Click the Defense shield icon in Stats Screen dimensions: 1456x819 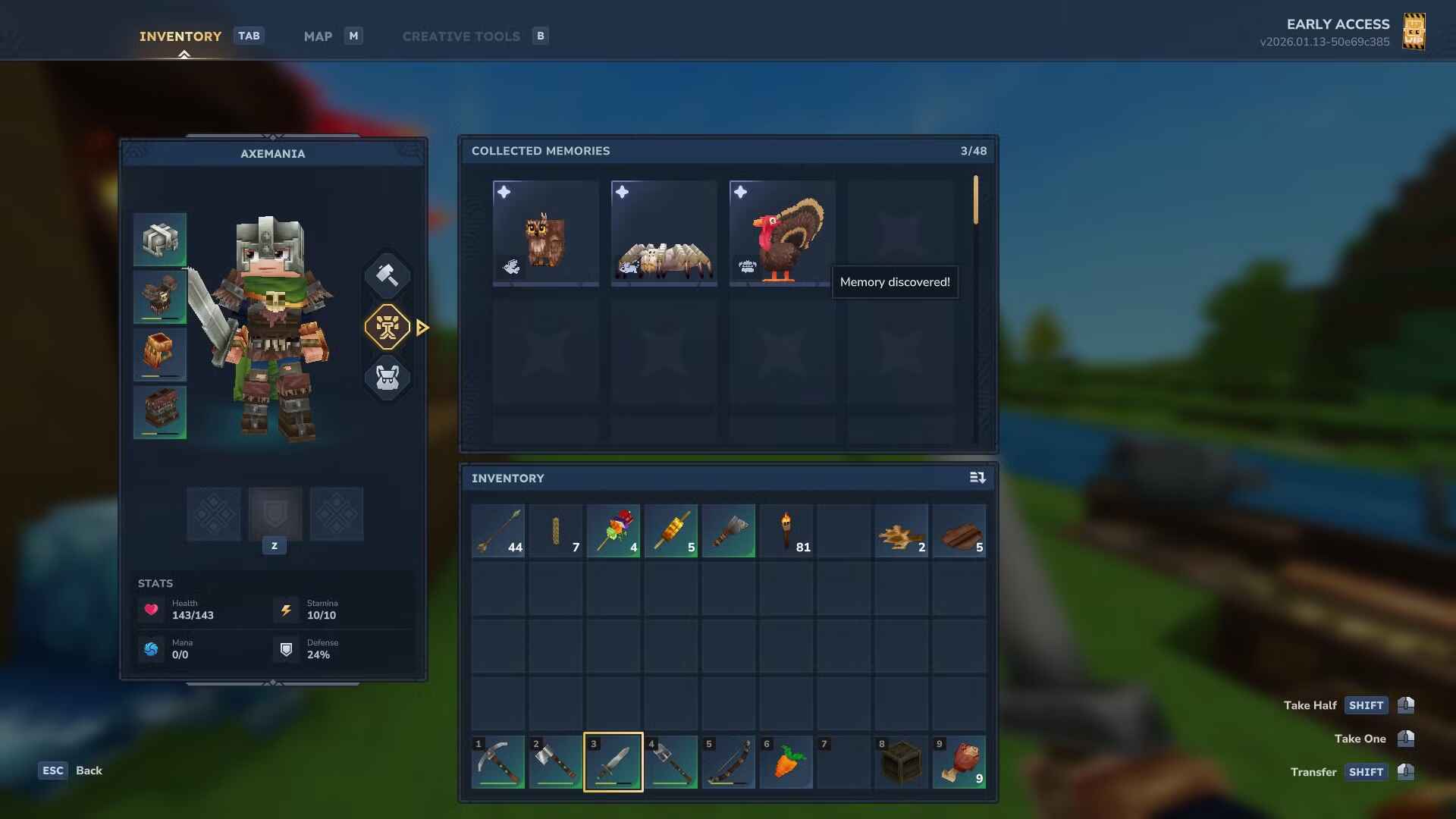coord(286,649)
